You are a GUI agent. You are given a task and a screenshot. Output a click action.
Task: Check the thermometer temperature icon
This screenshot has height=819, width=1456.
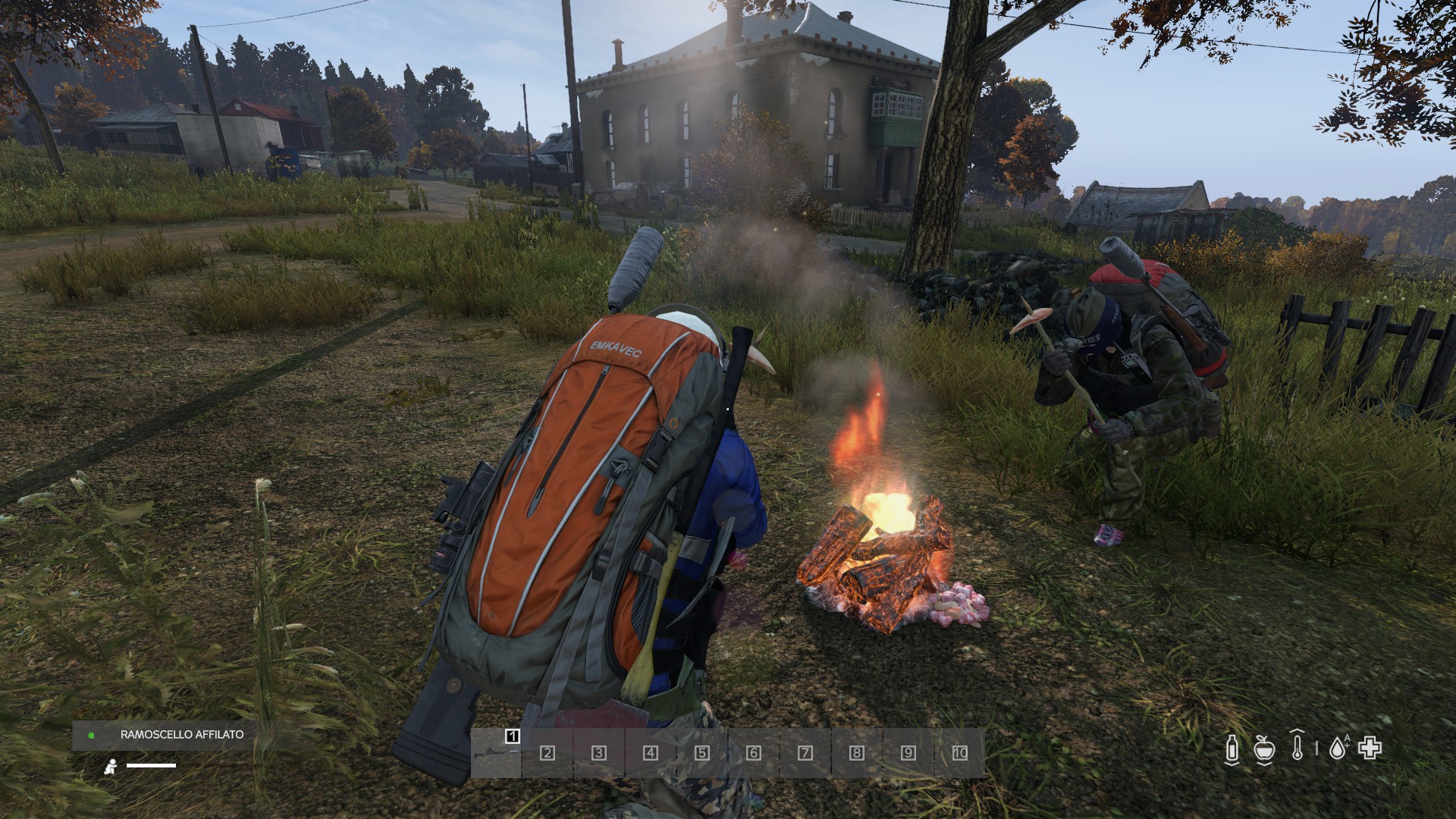1297,747
